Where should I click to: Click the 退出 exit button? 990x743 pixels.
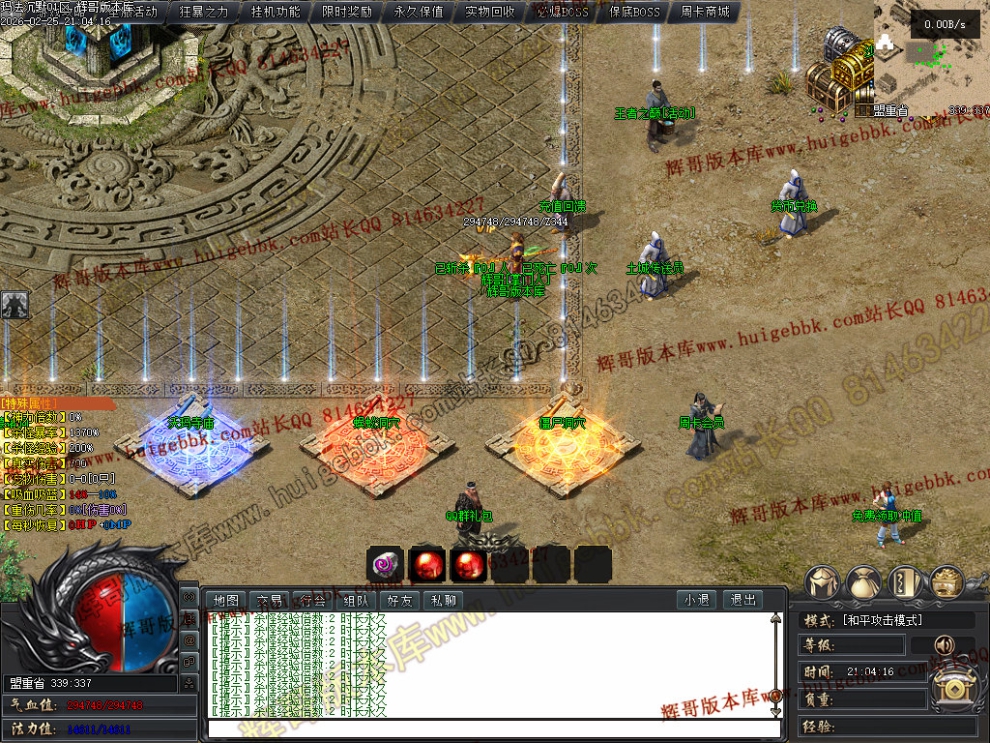[743, 601]
